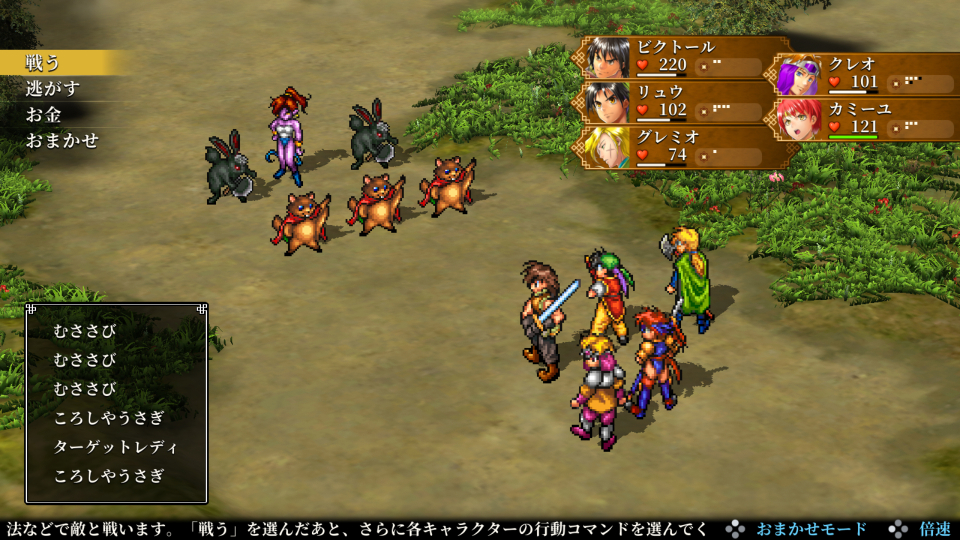
Task: Choose the 逃がす (Let Go) command
Action: [53, 89]
